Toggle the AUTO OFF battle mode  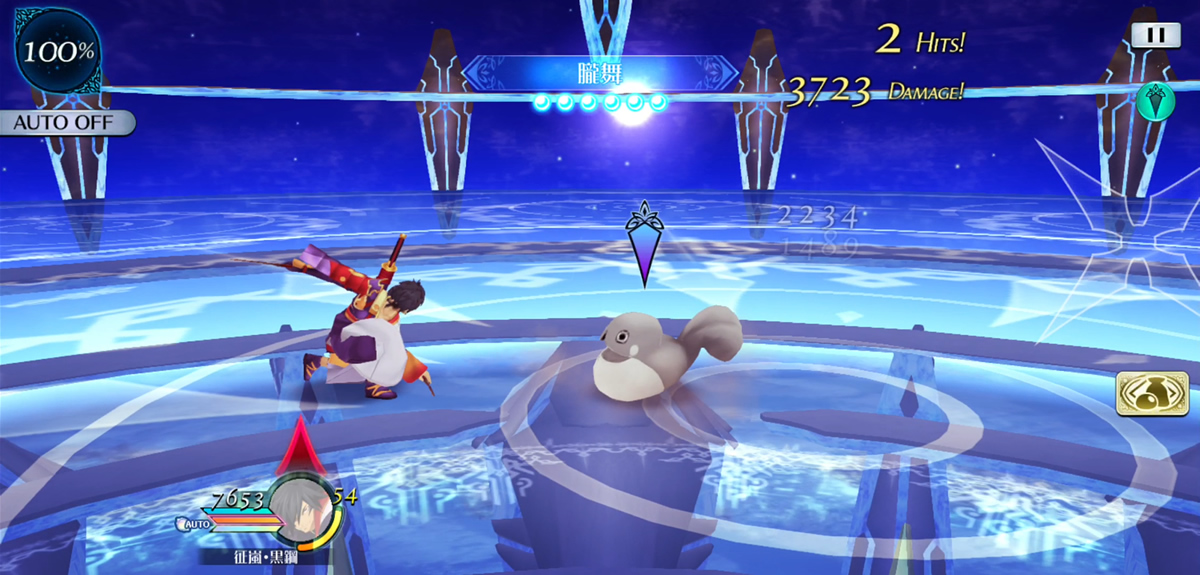tap(66, 123)
